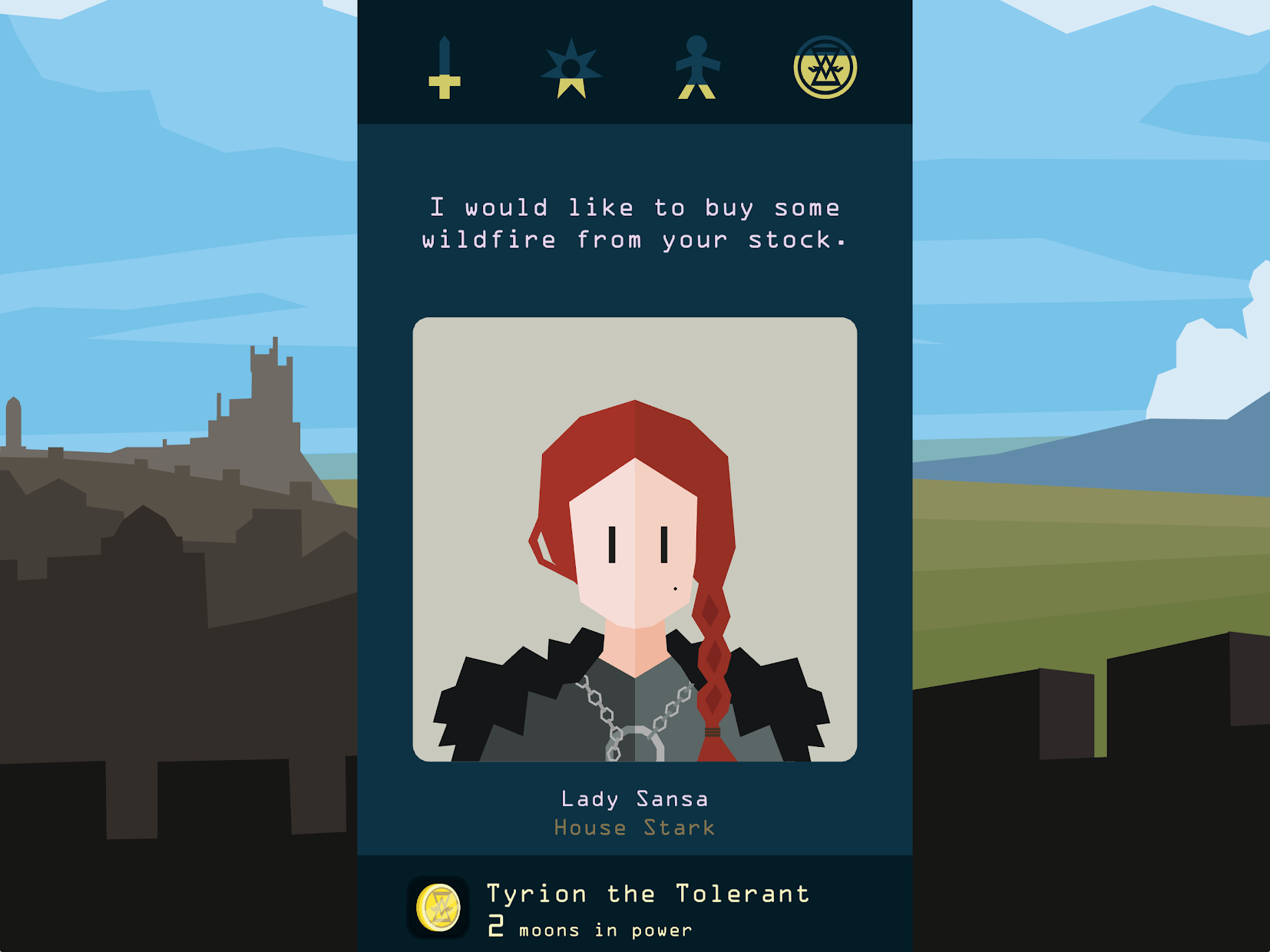This screenshot has height=952, width=1270.
Task: Select the sword military stat icon
Action: click(444, 68)
